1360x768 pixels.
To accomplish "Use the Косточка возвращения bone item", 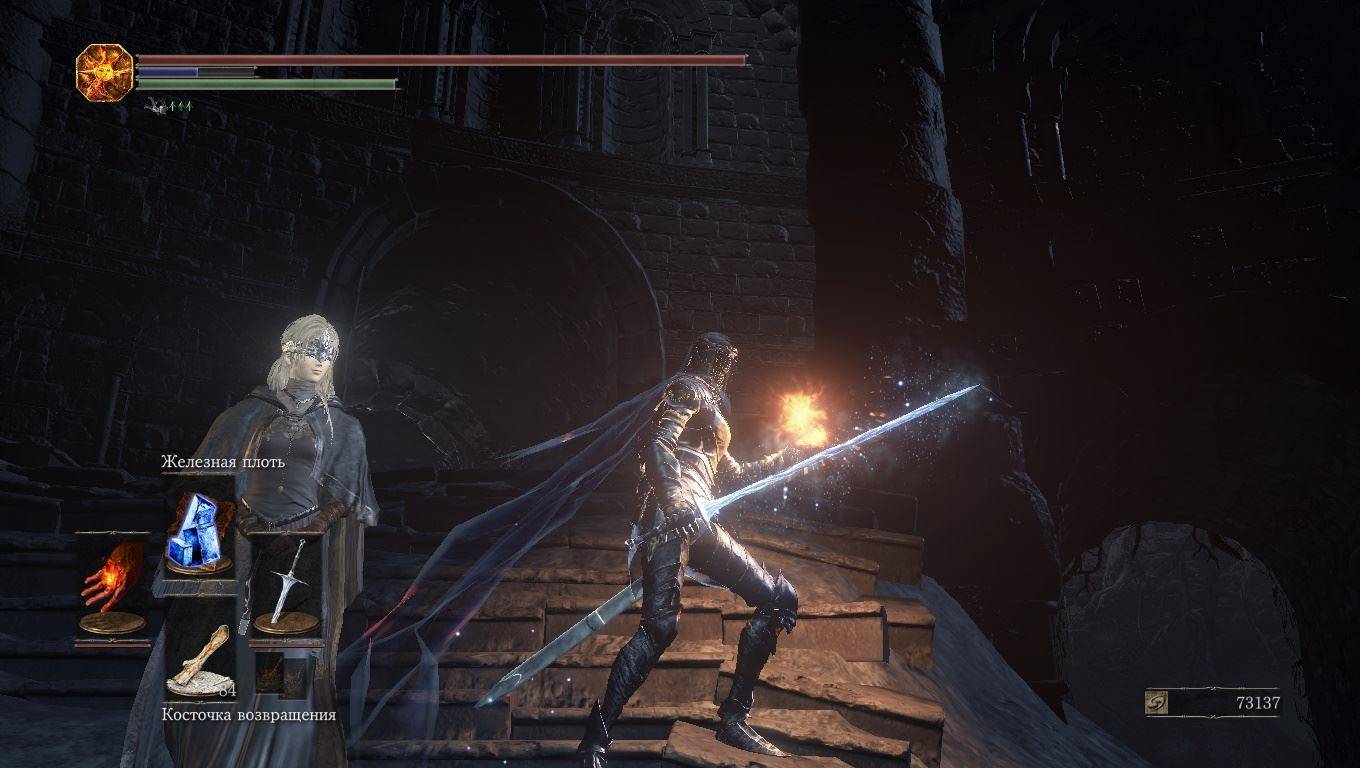I will click(x=200, y=658).
